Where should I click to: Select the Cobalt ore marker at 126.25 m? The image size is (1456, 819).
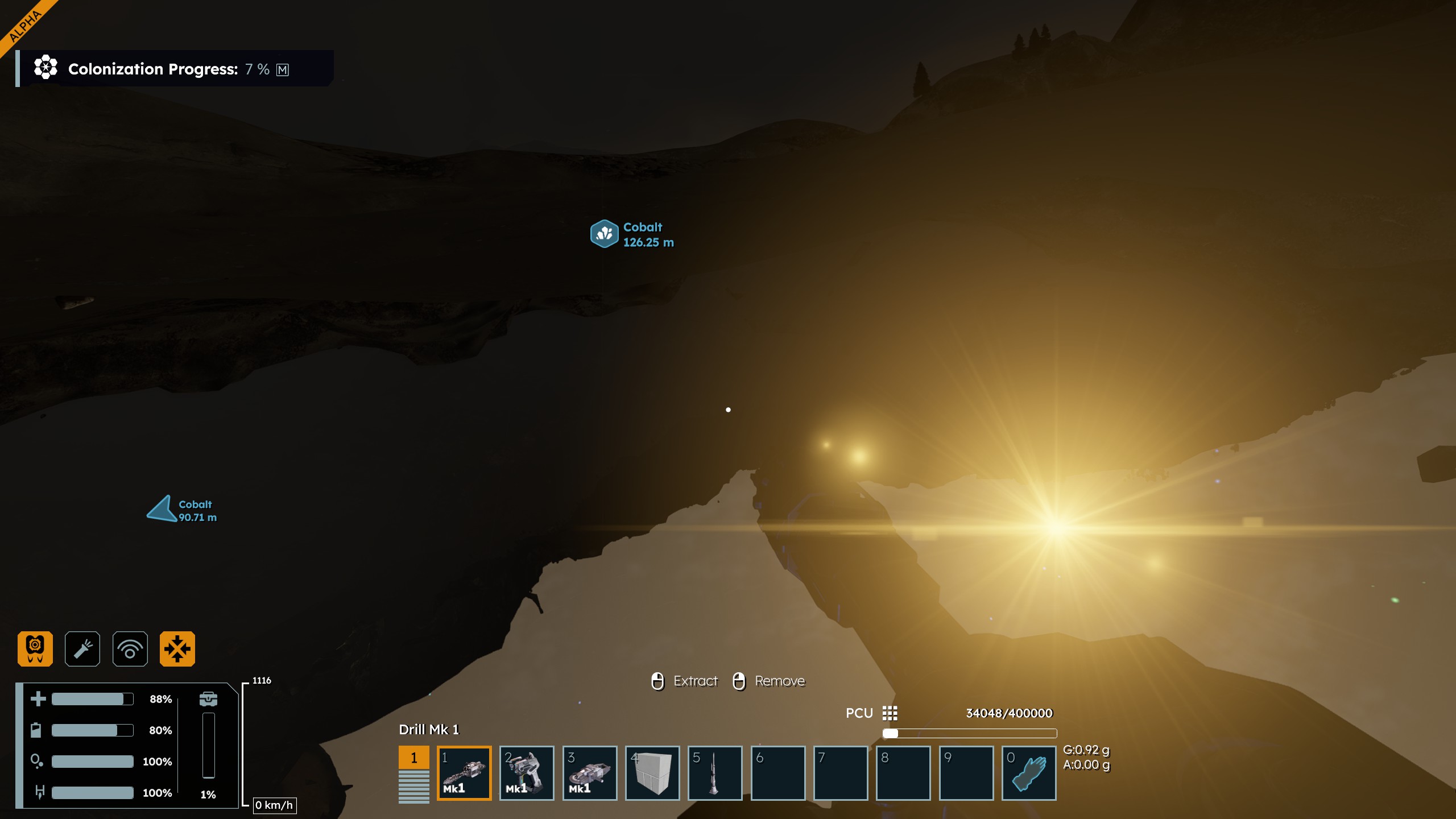coord(604,234)
